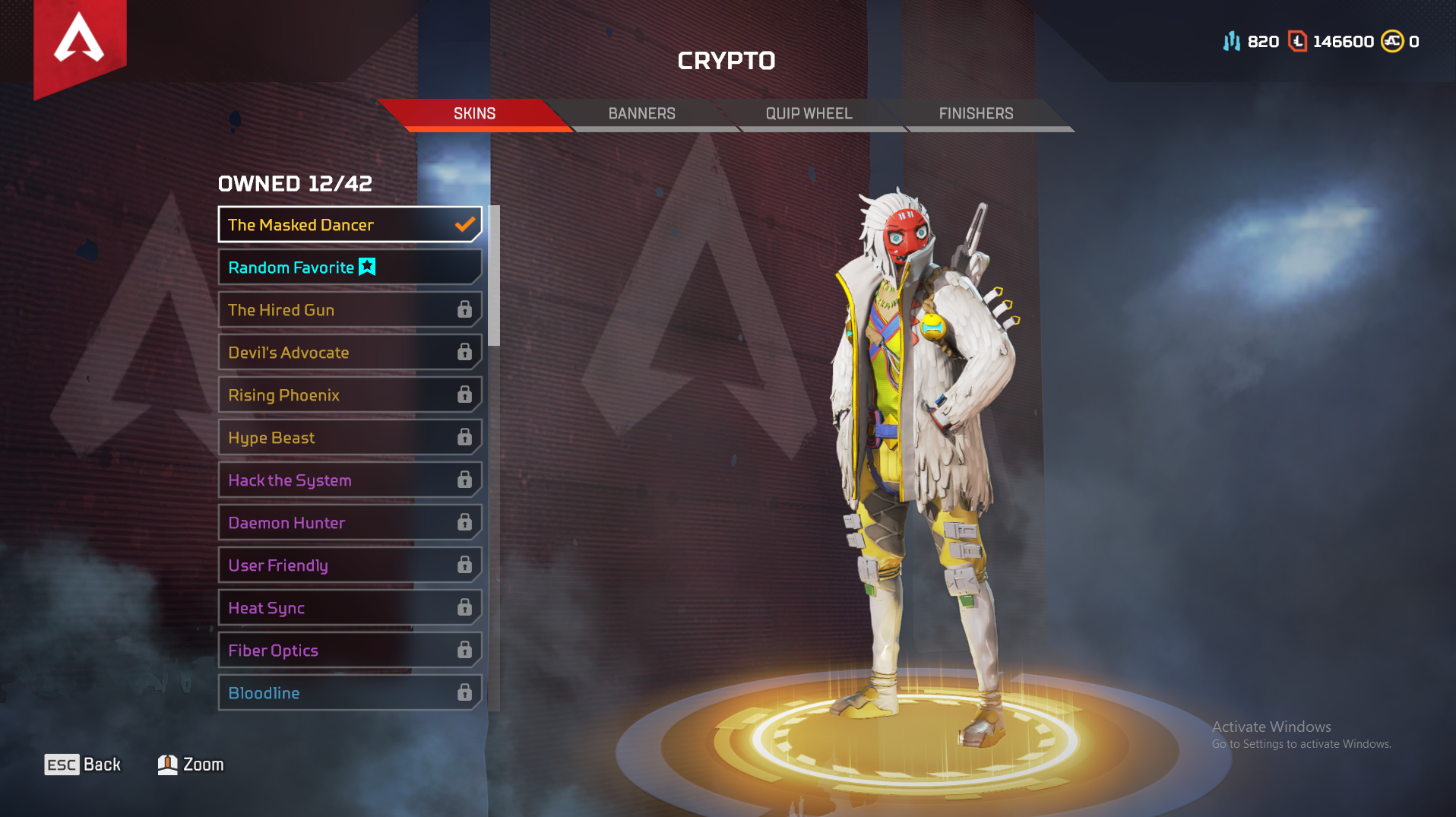1456x817 pixels.
Task: Activate Windows via the settings link
Action: [x=1301, y=745]
